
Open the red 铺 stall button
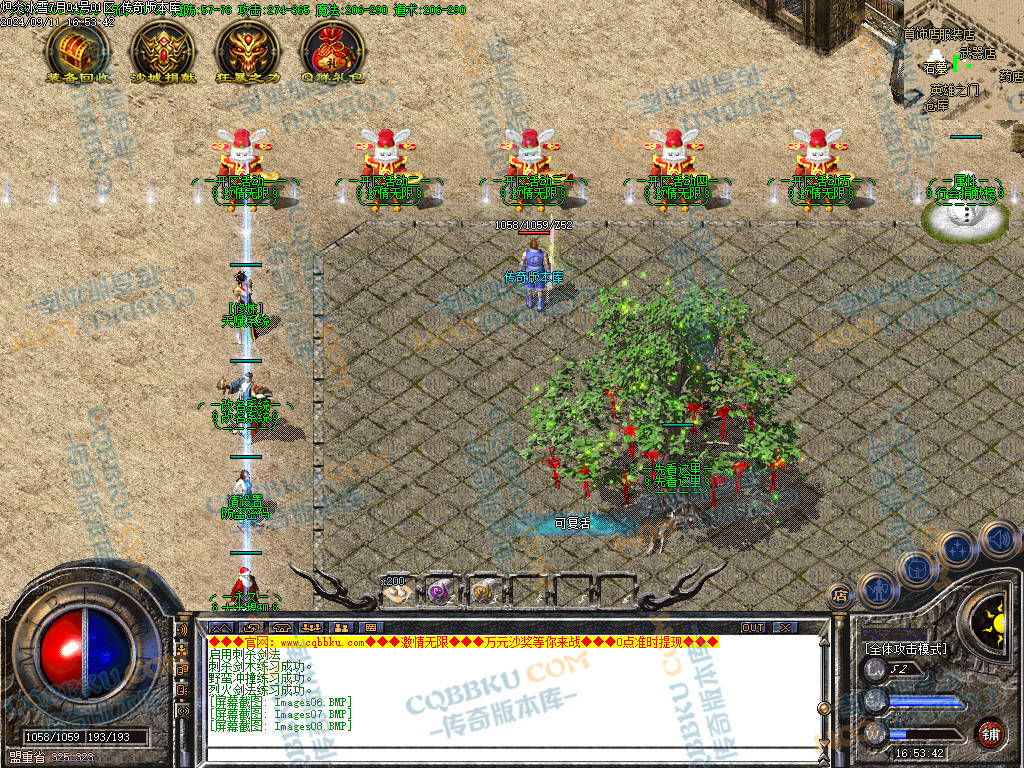pyautogui.click(x=990, y=733)
